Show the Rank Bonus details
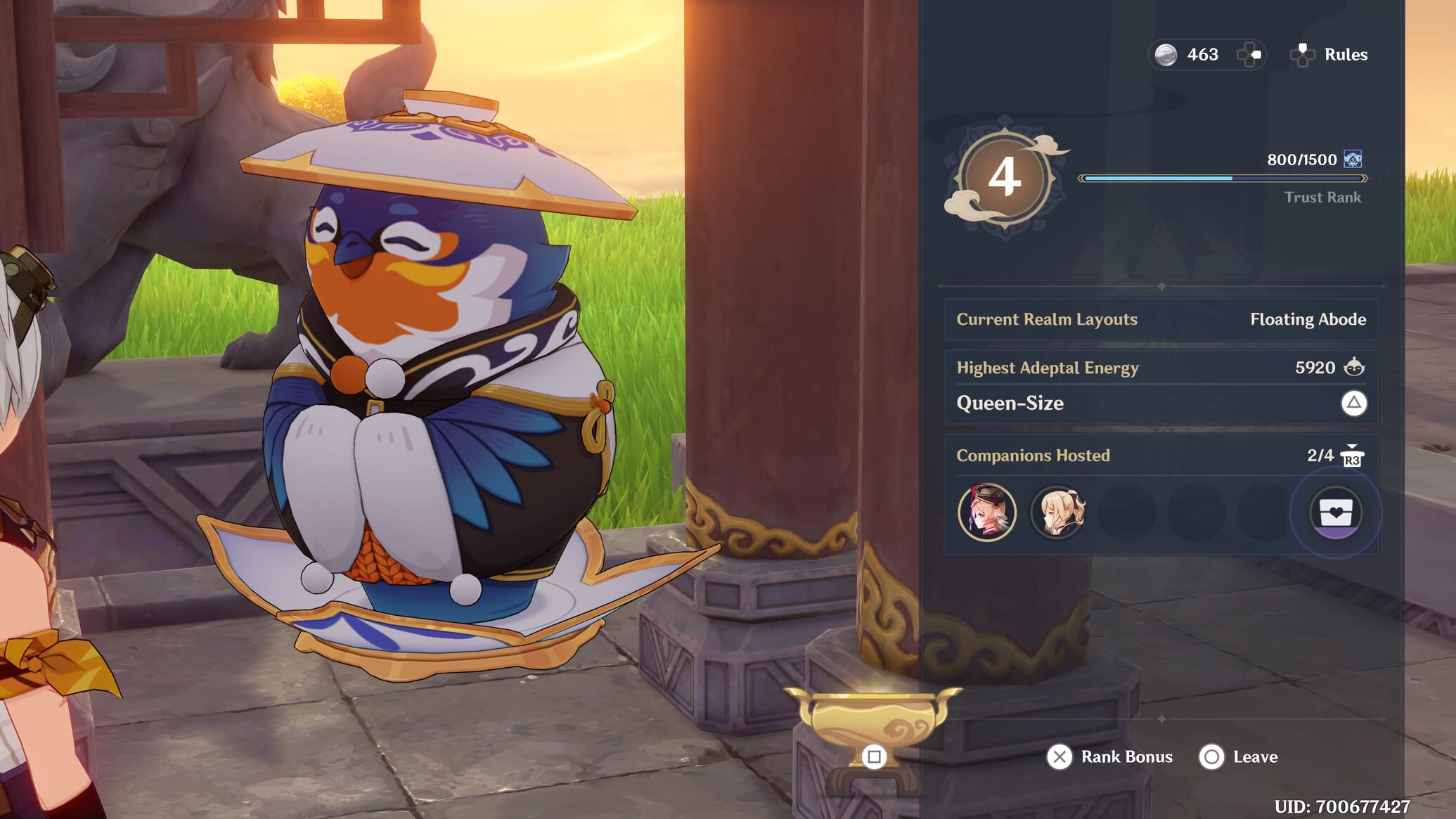The width and height of the screenshot is (1456, 819). point(1110,757)
